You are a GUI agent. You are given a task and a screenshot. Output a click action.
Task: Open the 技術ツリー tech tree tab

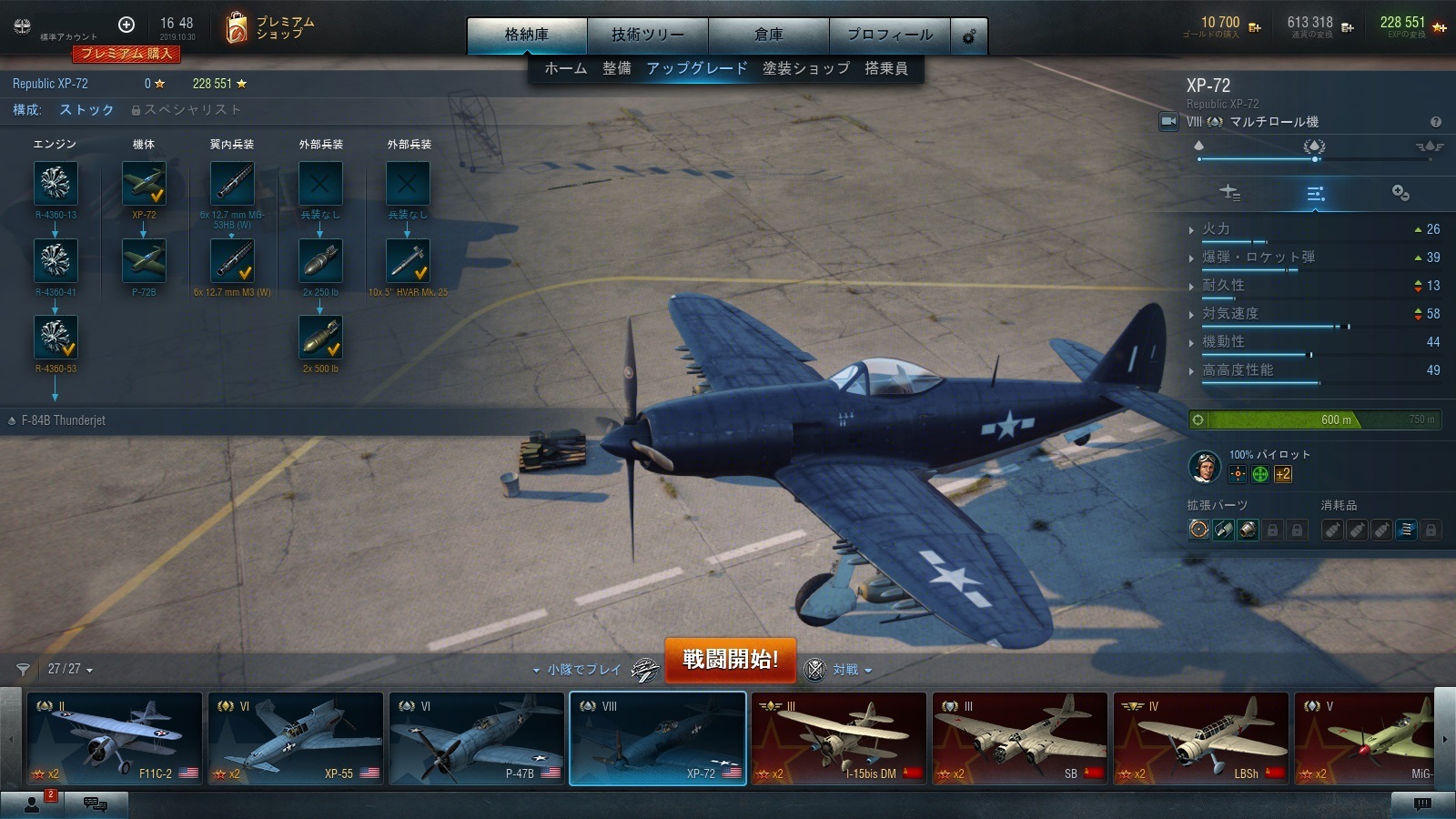647,35
